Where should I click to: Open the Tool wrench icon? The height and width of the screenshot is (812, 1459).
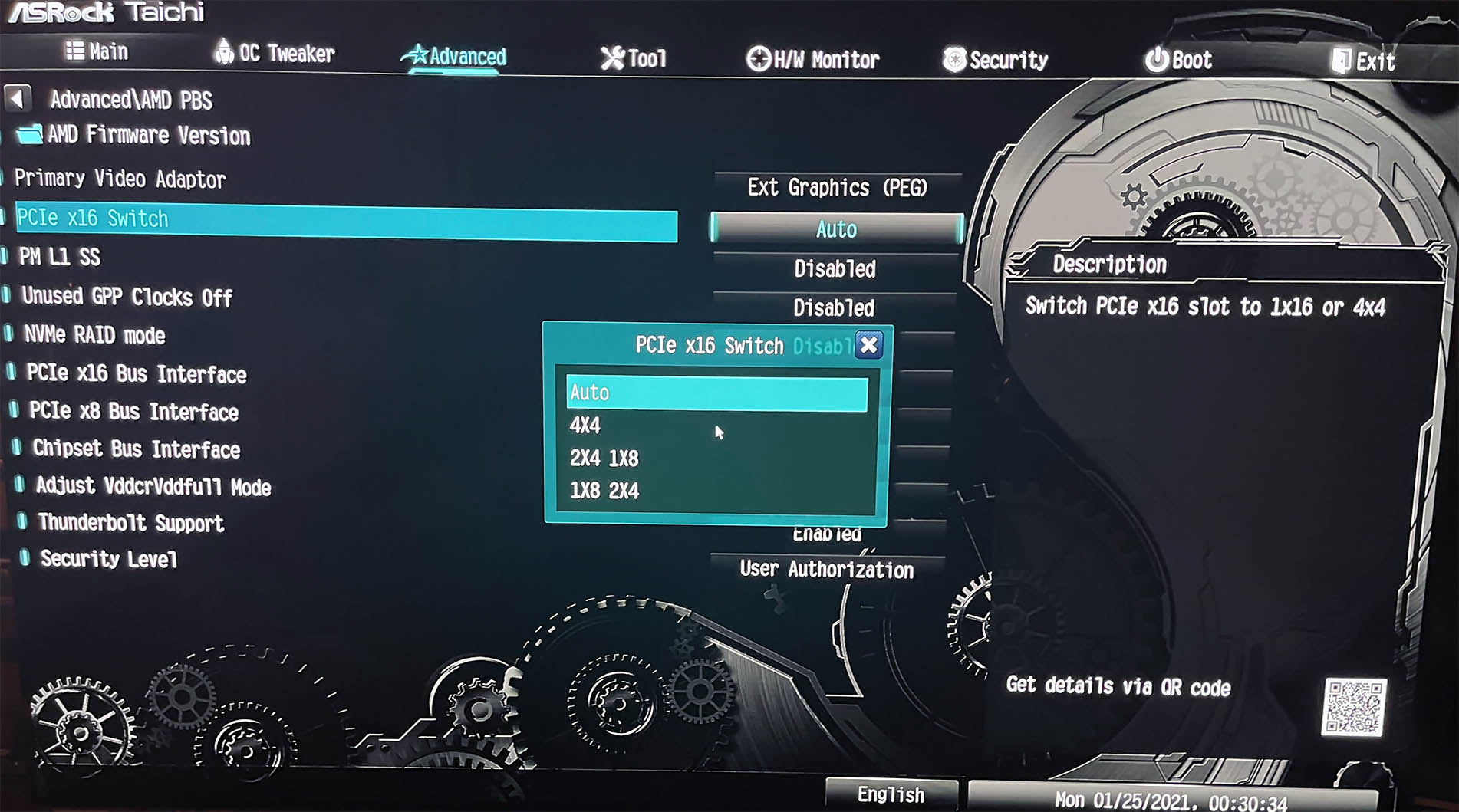click(611, 57)
